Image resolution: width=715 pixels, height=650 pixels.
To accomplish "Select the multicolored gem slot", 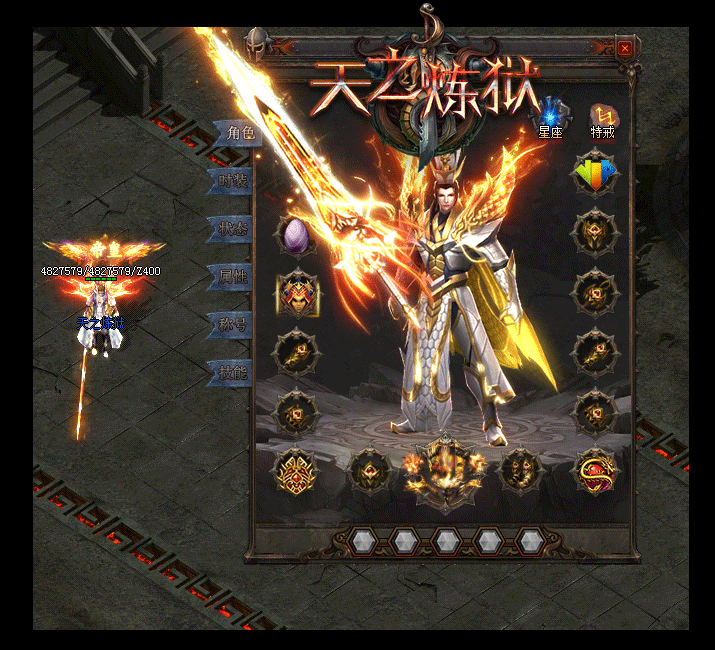I will [x=595, y=175].
